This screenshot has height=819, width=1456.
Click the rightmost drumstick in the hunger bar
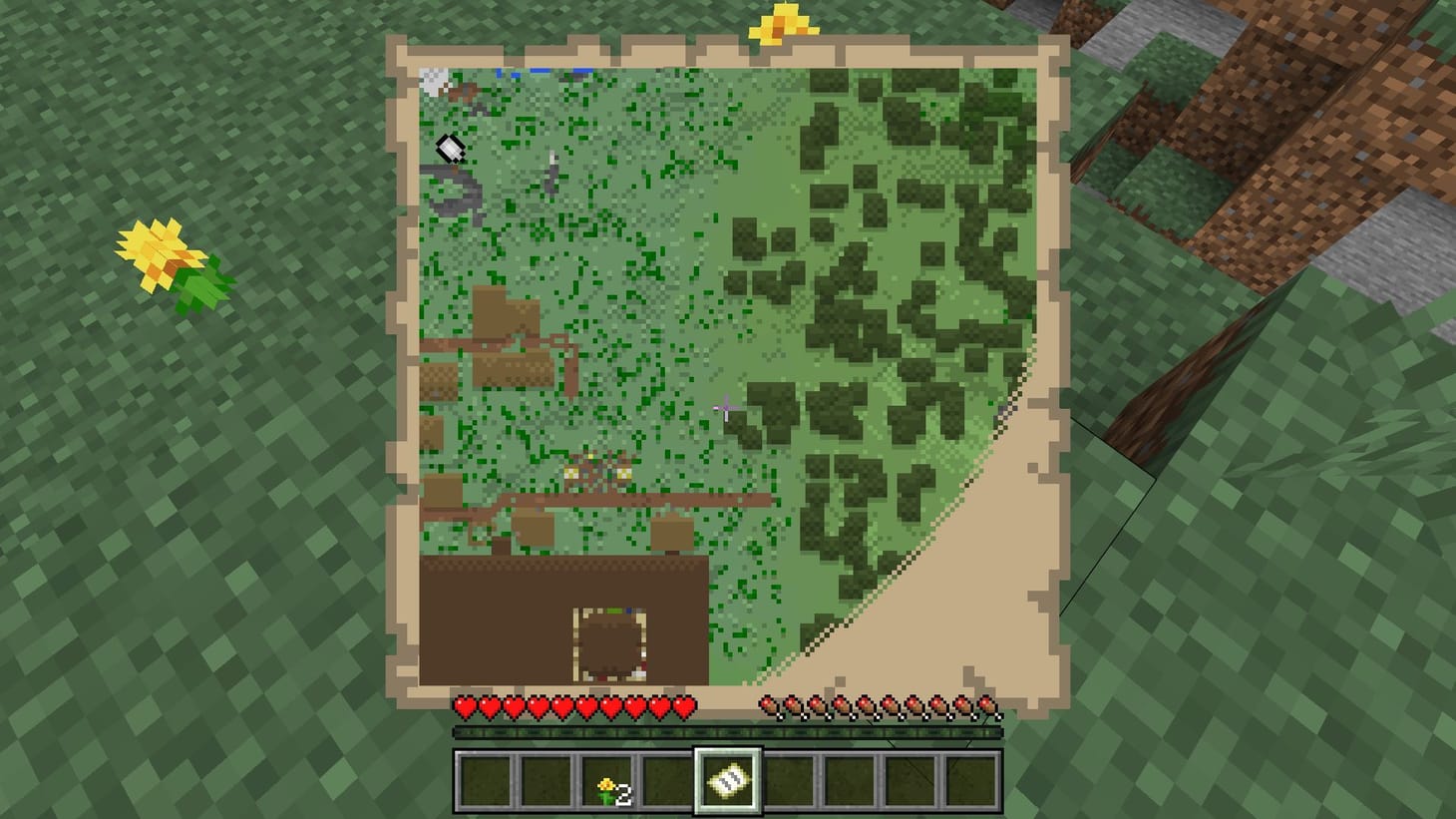[985, 705]
